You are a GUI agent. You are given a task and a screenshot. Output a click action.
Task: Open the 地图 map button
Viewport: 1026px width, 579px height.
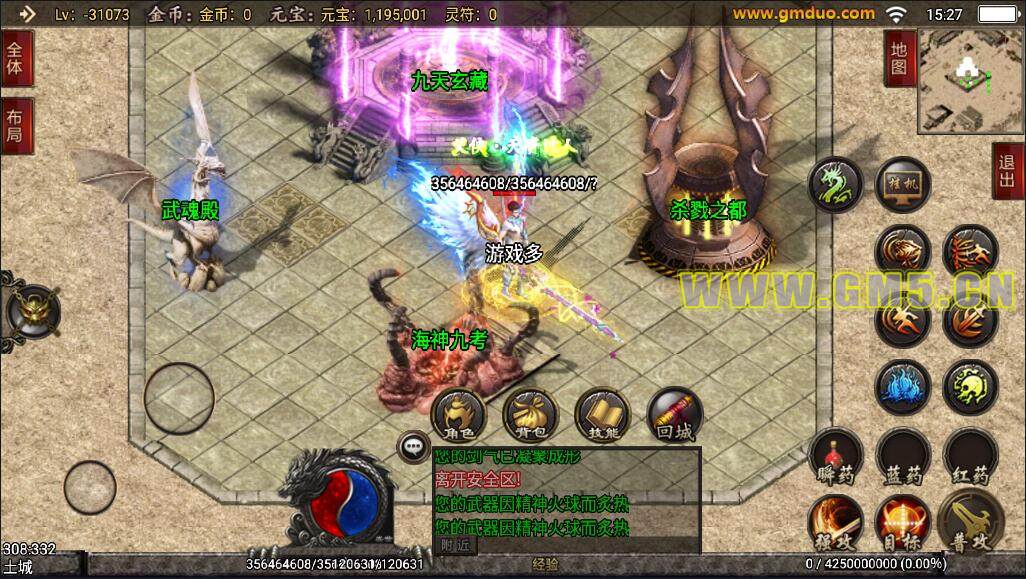[899, 58]
